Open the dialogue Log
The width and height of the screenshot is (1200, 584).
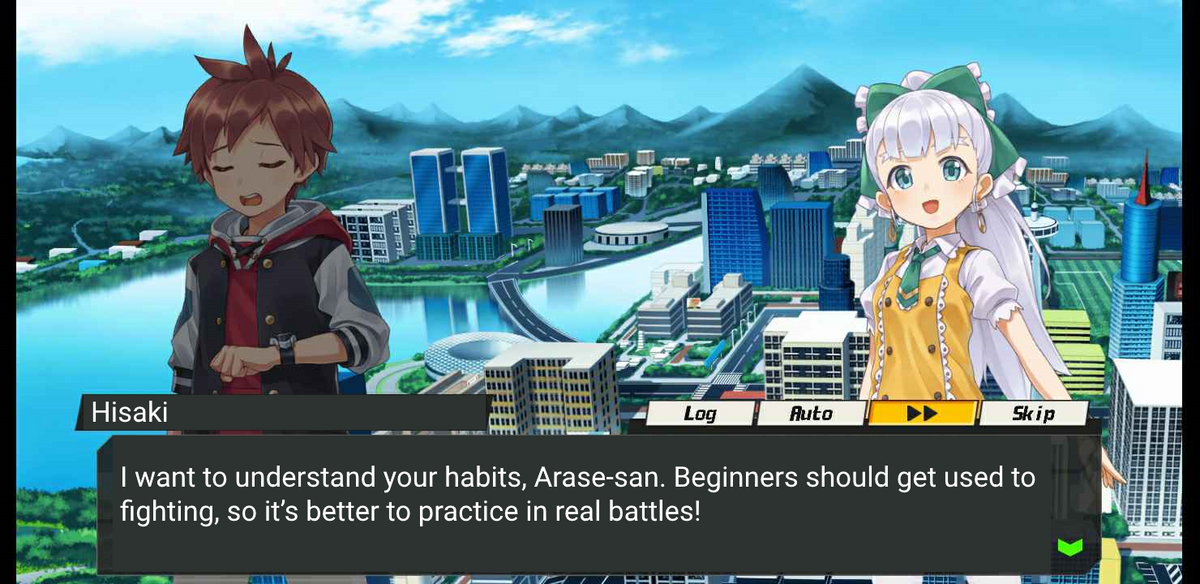[700, 413]
